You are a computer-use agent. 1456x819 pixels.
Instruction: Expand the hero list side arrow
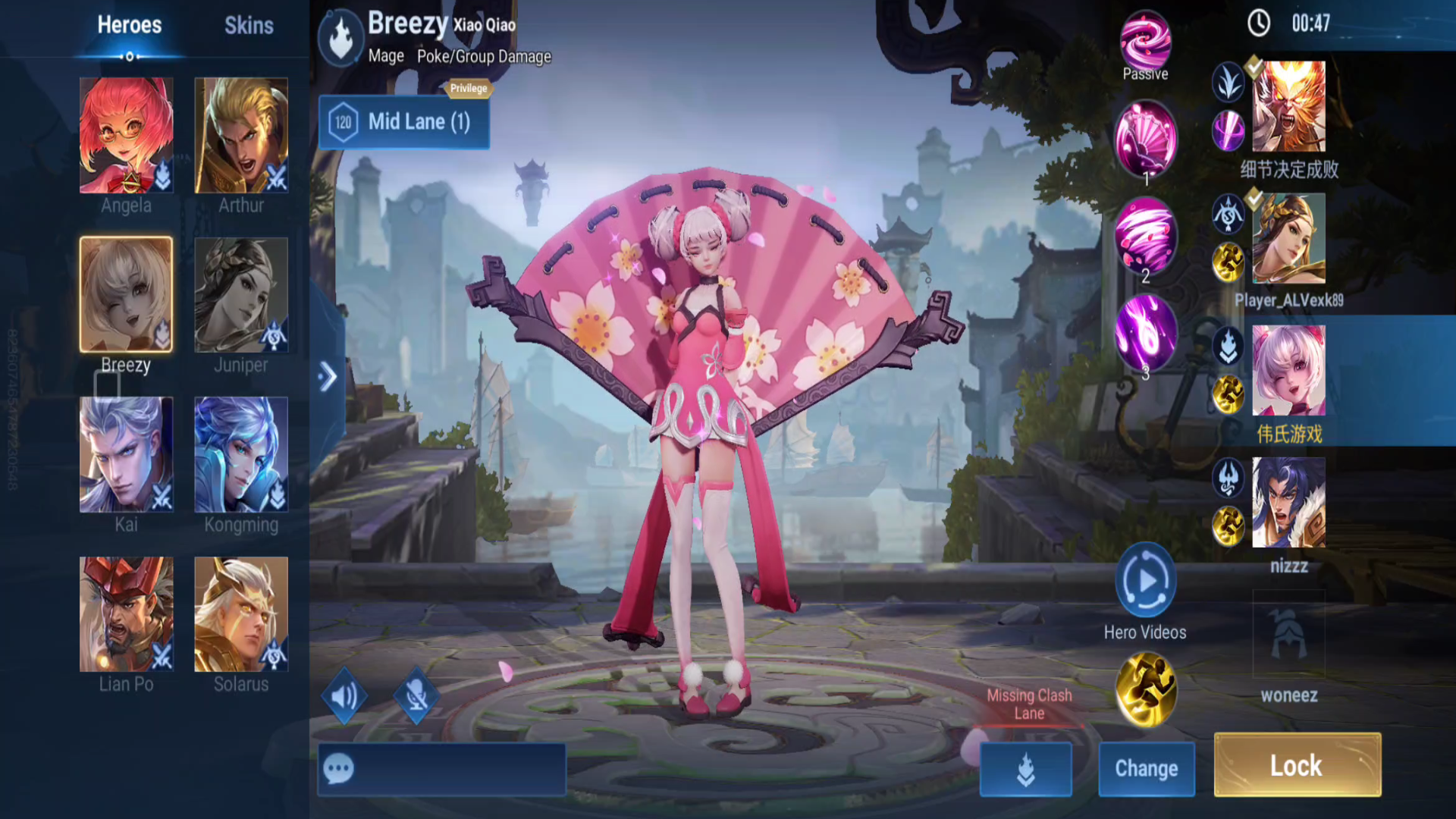[x=328, y=376]
